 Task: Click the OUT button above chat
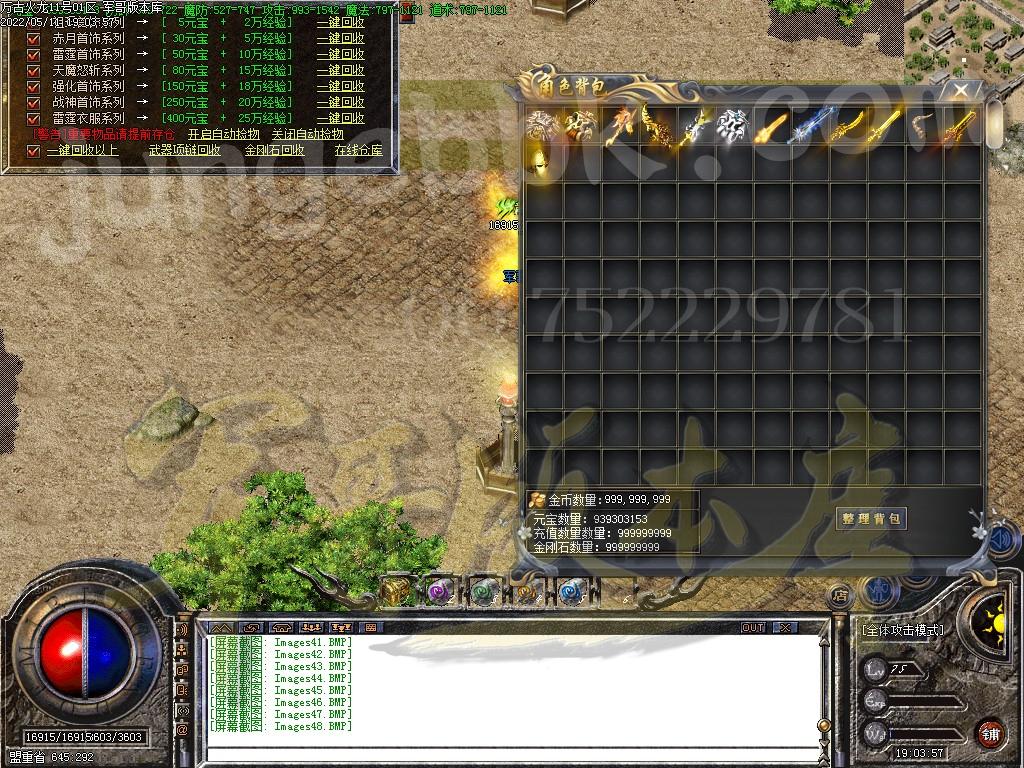pyautogui.click(x=752, y=627)
